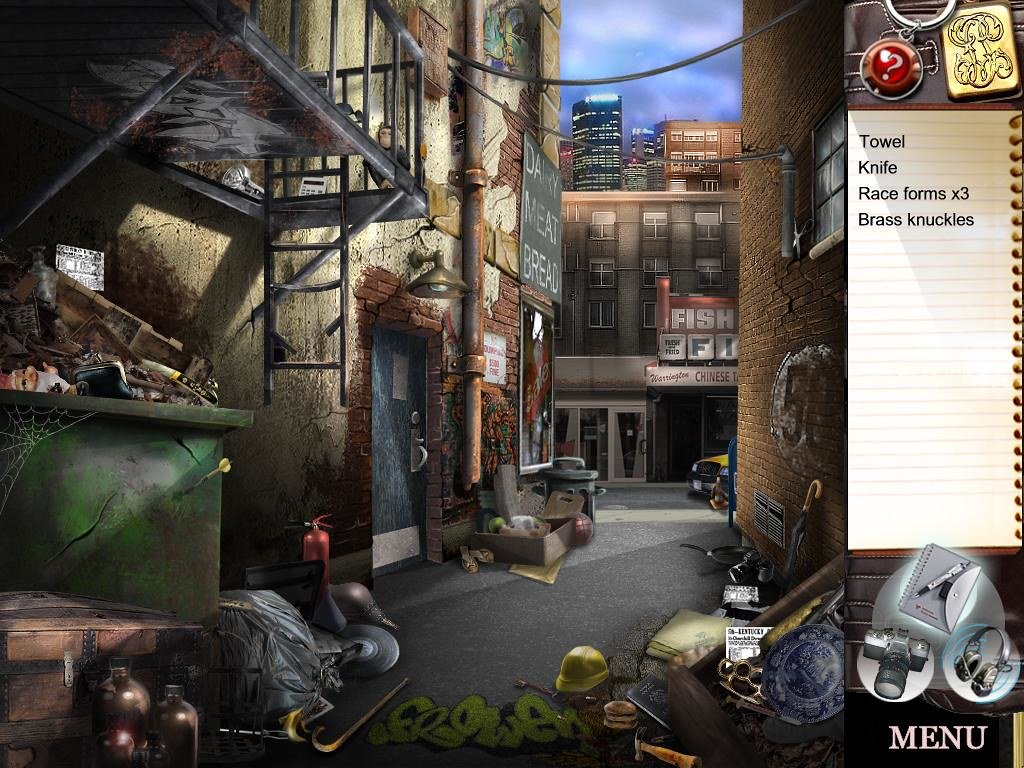
Task: Click the Race forms x3 entry
Action: 913,194
